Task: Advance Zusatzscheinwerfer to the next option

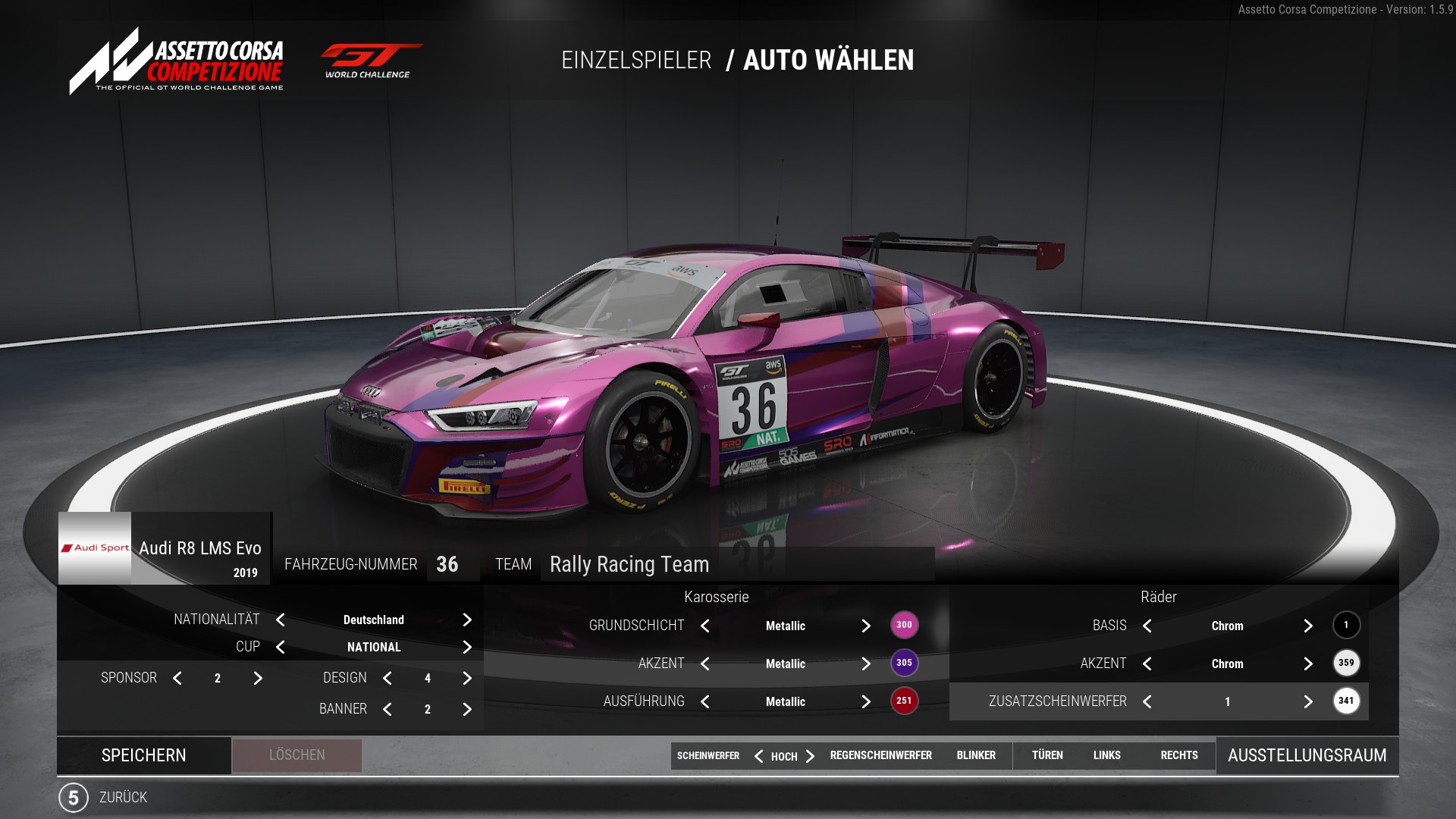Action: point(1308,701)
